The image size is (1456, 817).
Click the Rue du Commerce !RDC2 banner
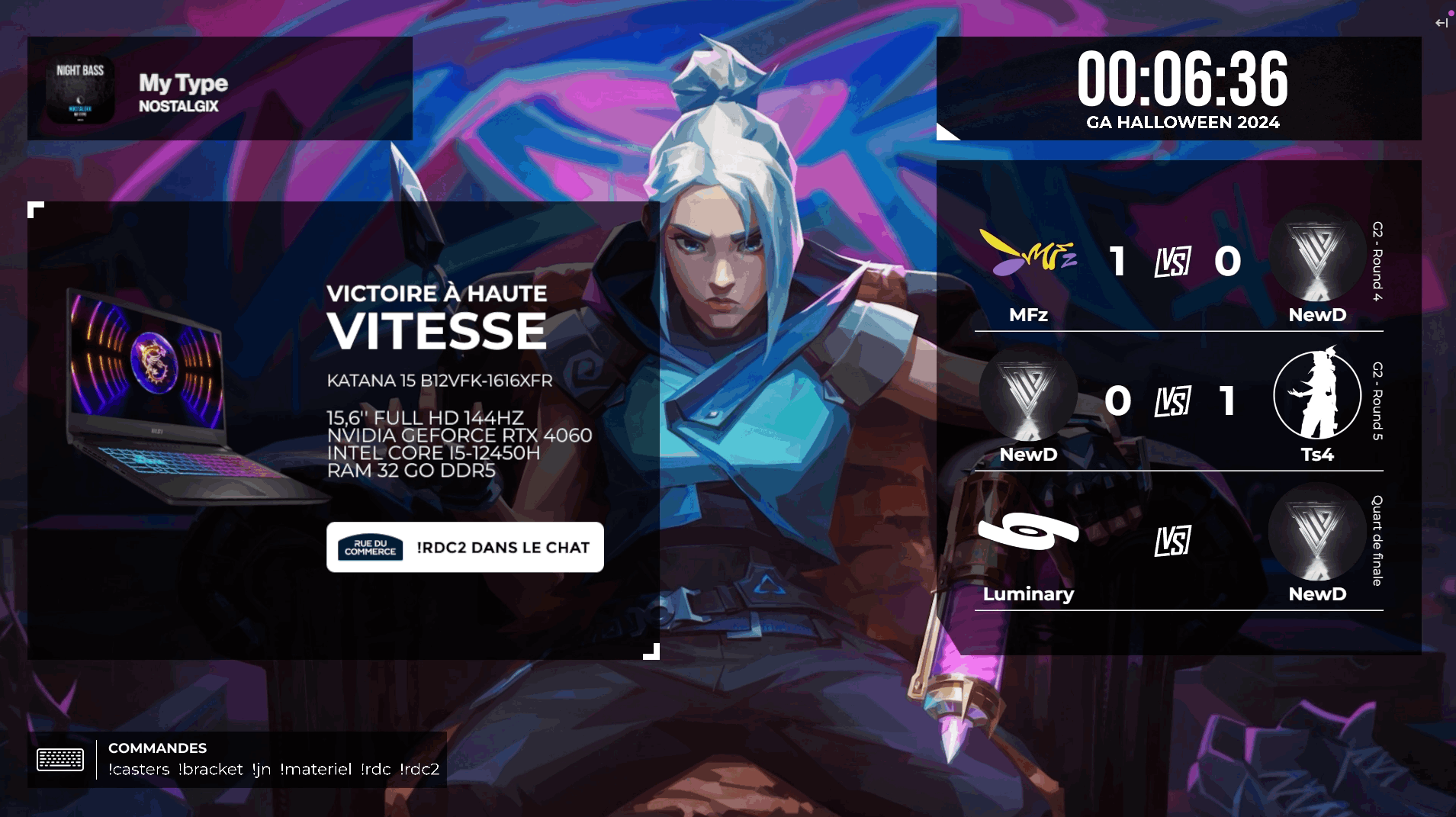click(x=464, y=547)
